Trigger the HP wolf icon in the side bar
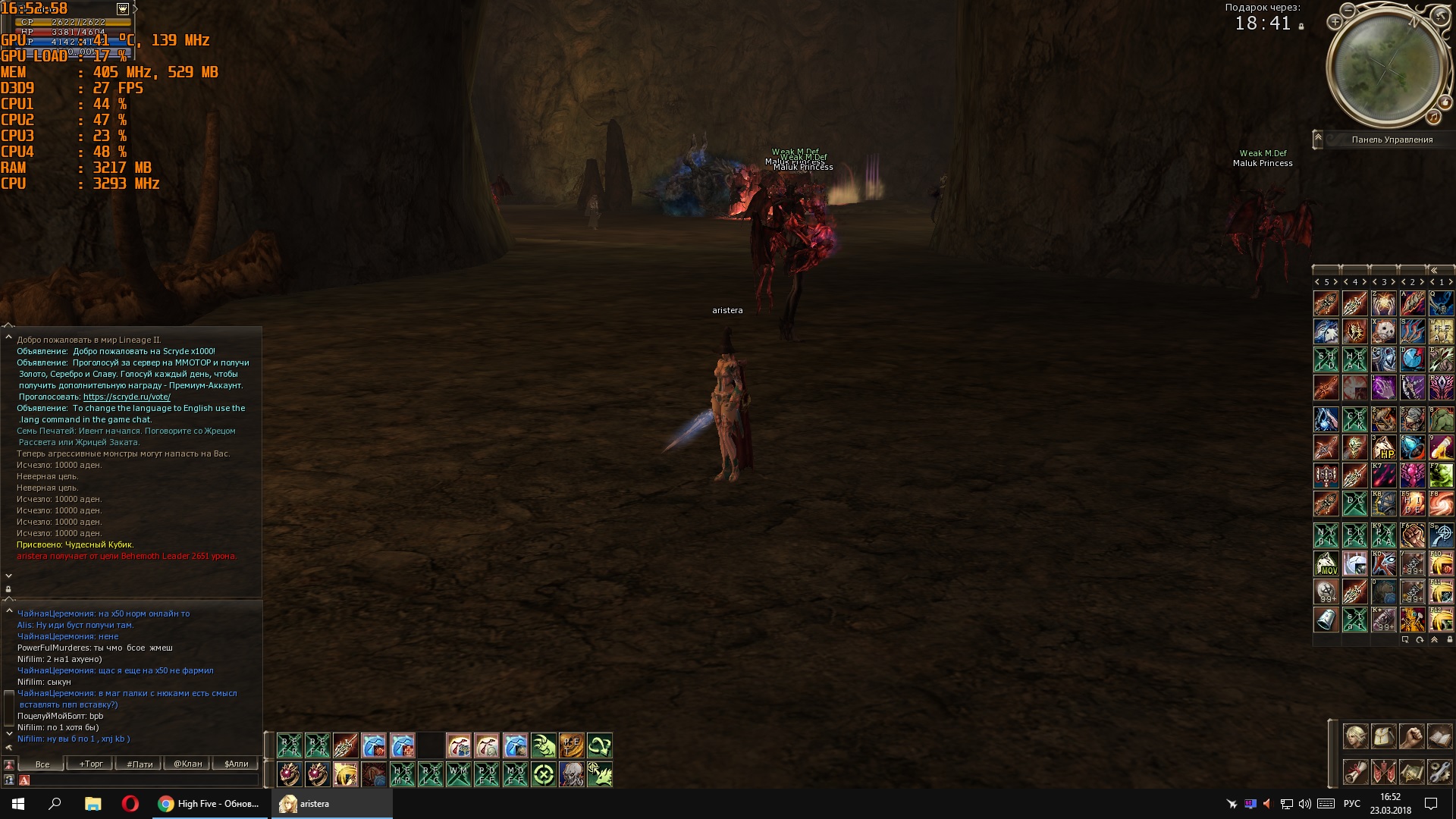The image size is (1456, 819). [1384, 447]
